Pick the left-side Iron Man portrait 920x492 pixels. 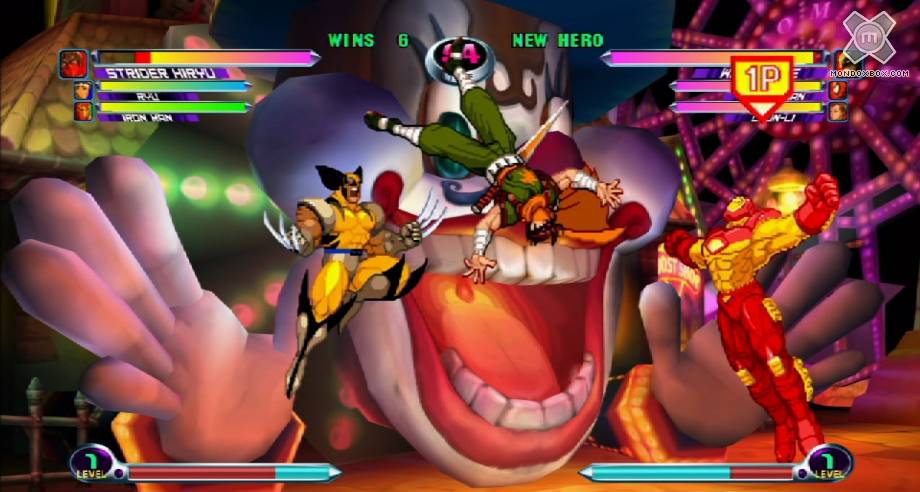pyautogui.click(x=83, y=110)
